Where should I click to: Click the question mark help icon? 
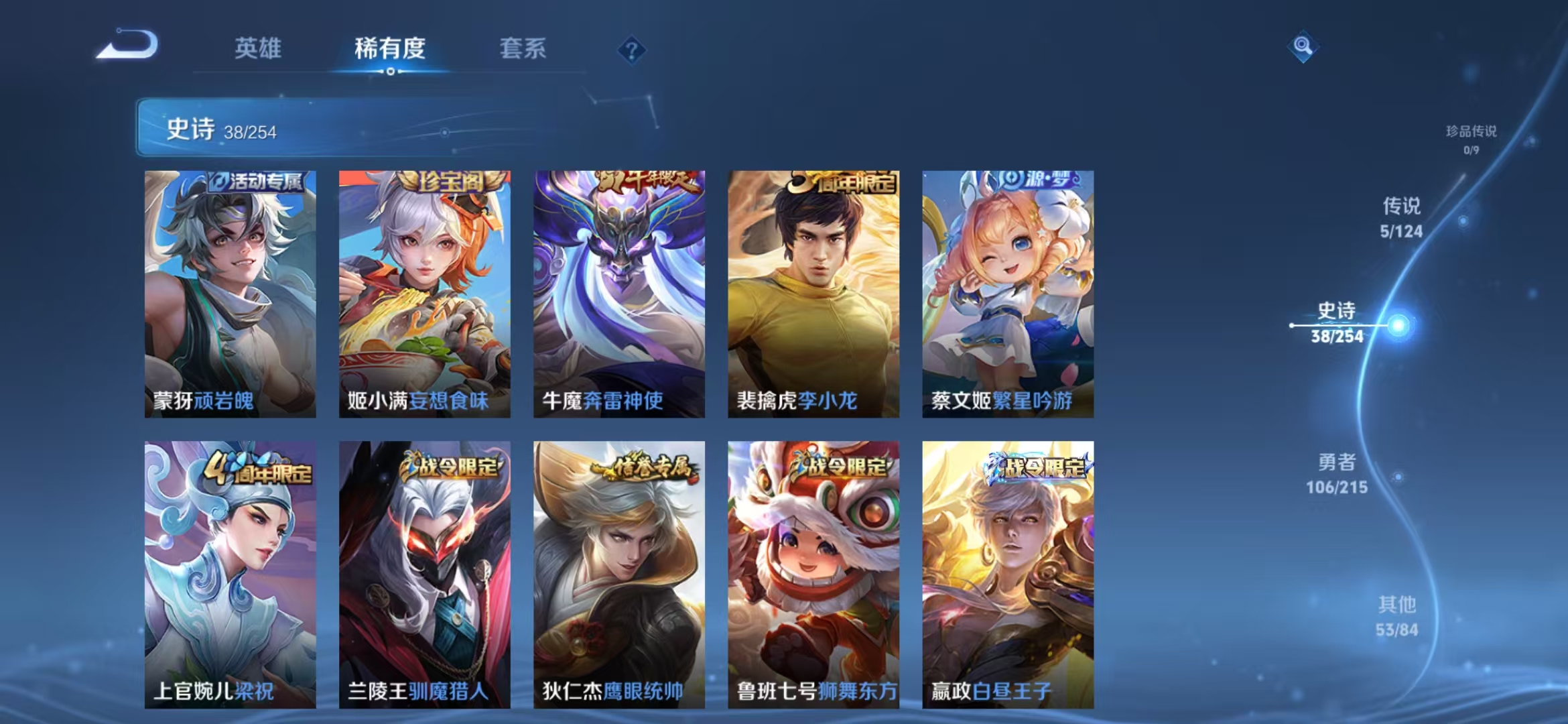(x=631, y=49)
